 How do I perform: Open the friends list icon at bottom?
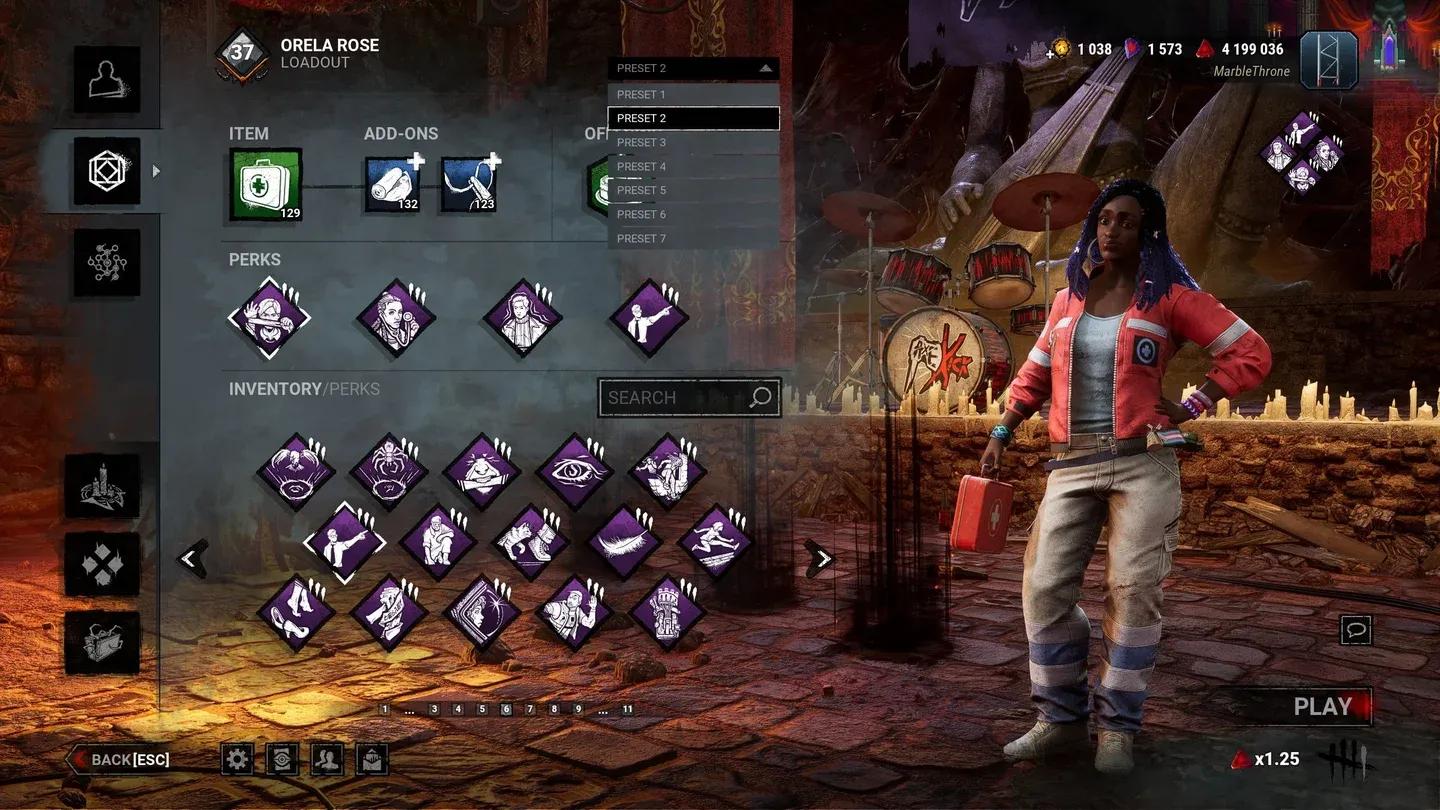327,759
